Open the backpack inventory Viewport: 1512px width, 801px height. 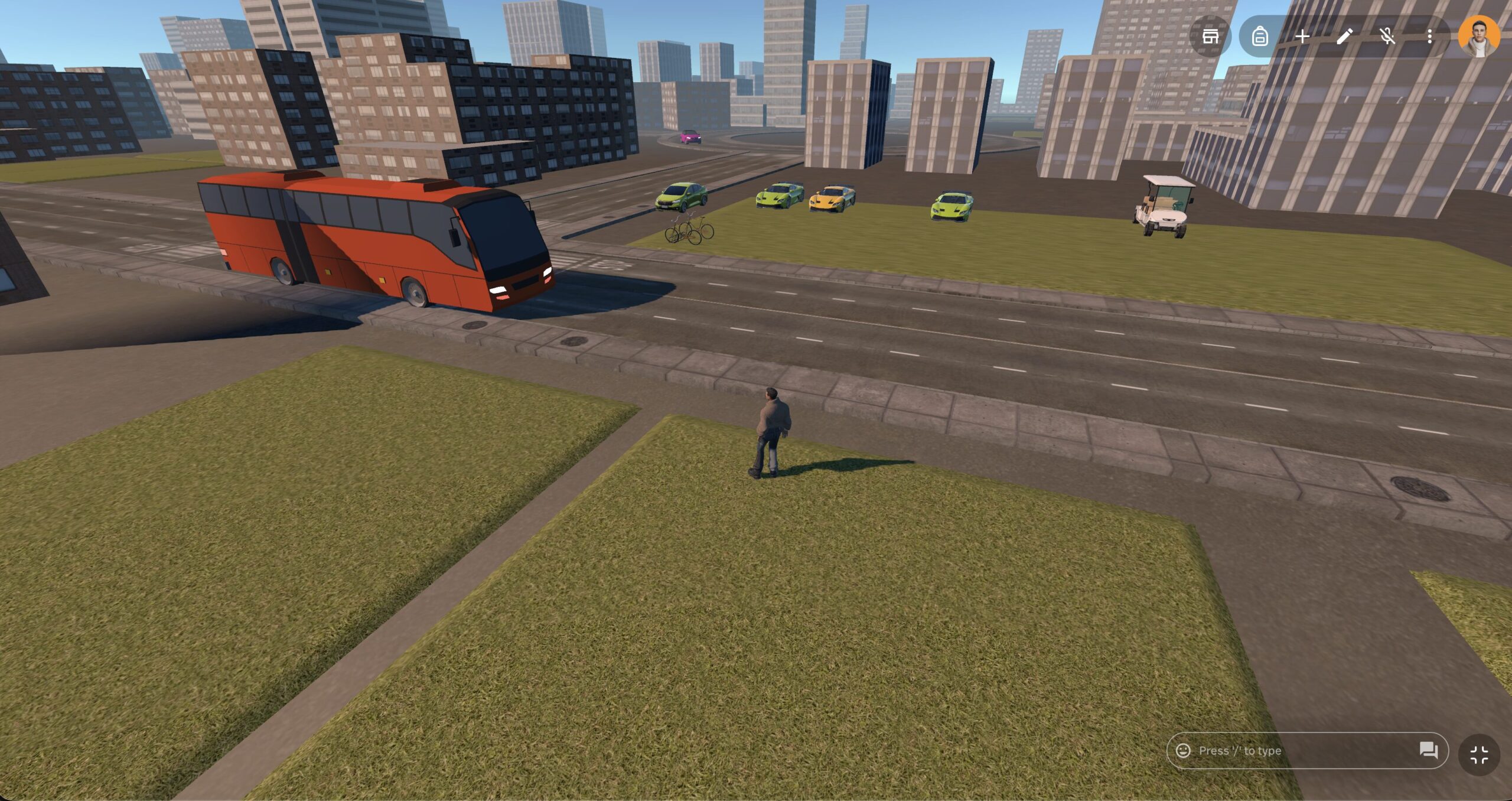[x=1259, y=37]
